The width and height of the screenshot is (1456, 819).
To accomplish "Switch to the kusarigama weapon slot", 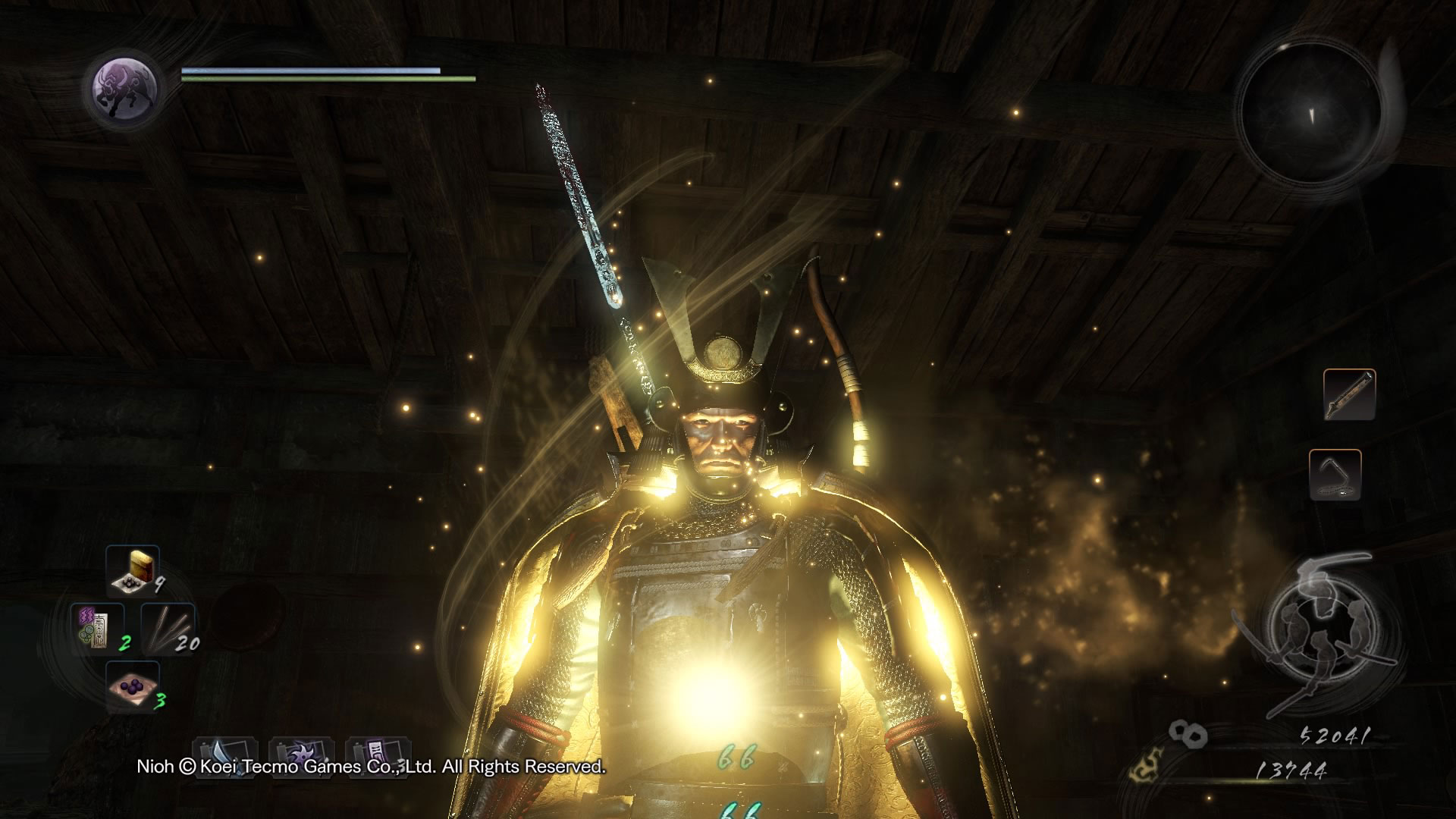I will [1335, 475].
